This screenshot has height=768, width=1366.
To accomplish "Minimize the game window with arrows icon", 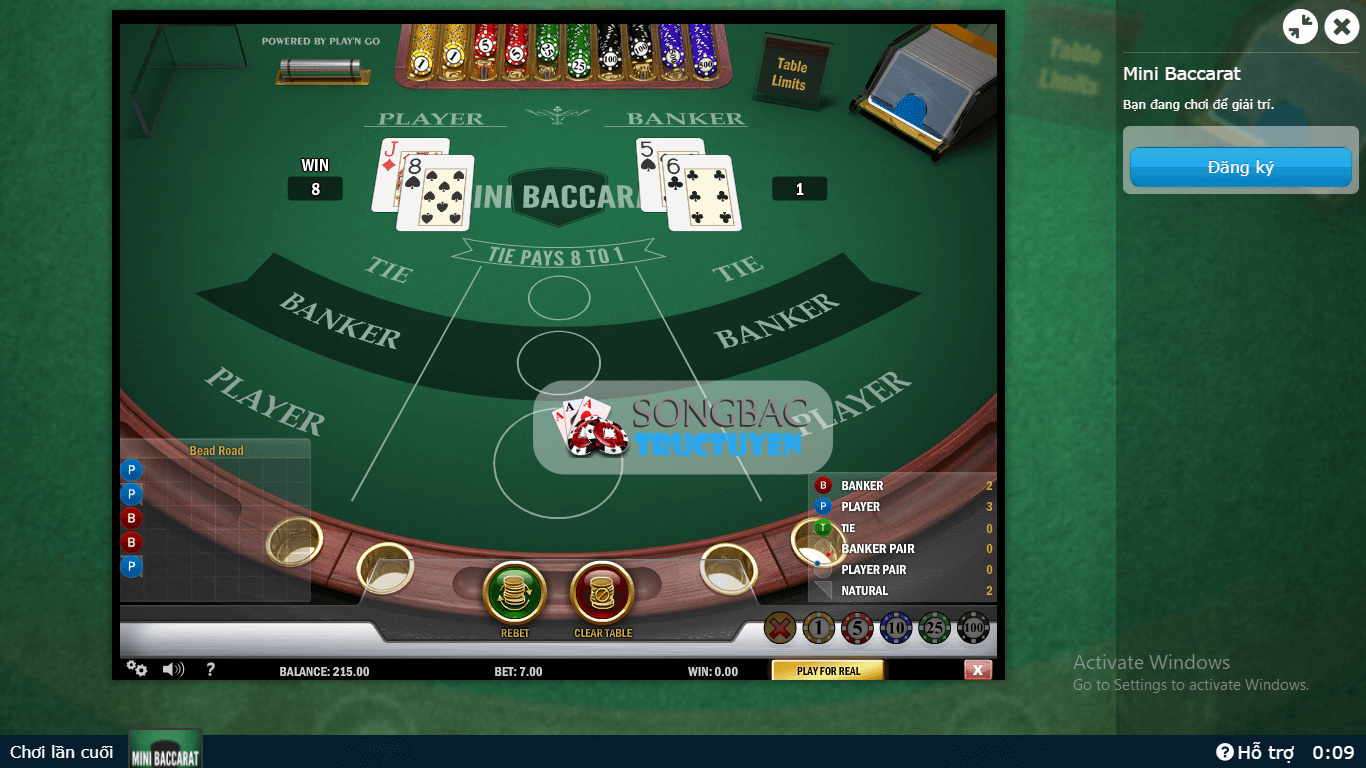I will tap(1300, 26).
